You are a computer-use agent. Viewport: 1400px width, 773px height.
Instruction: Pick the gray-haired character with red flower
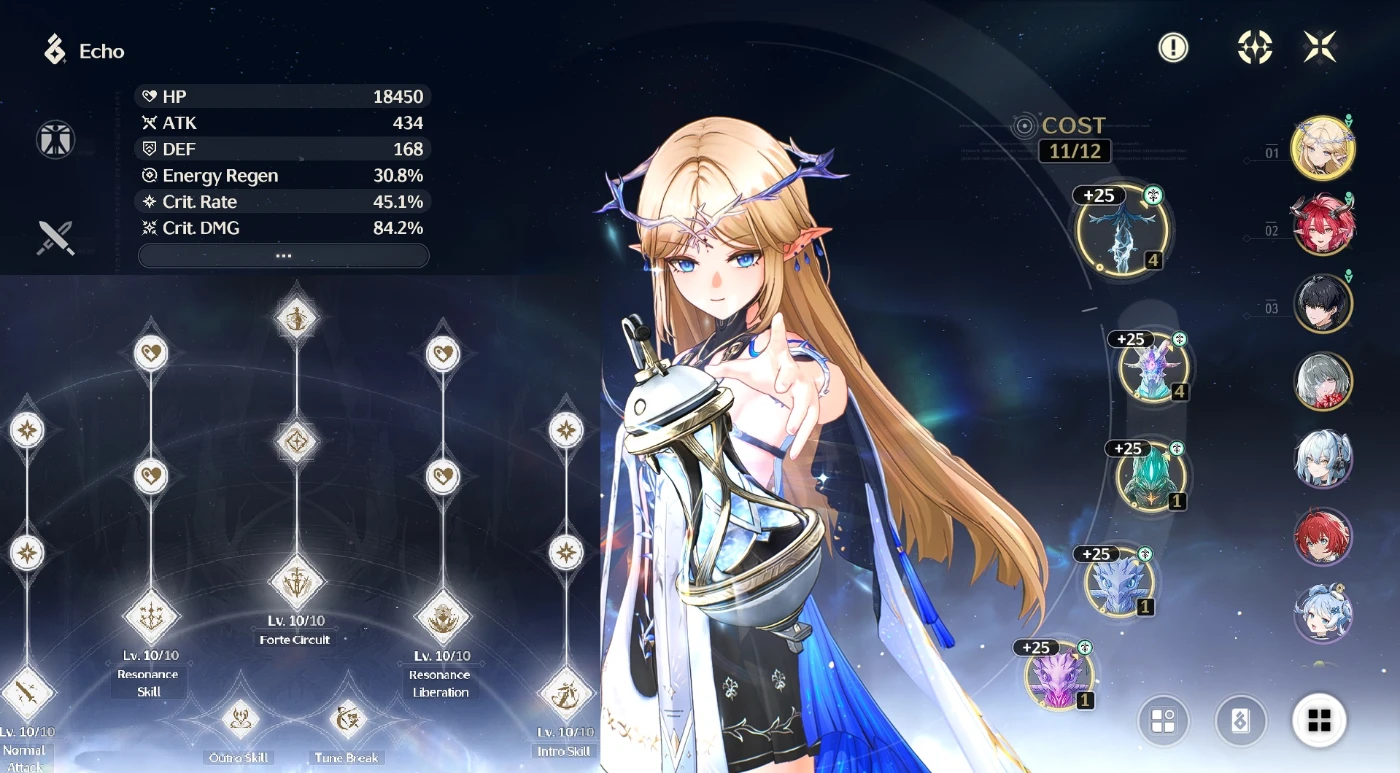(1323, 381)
